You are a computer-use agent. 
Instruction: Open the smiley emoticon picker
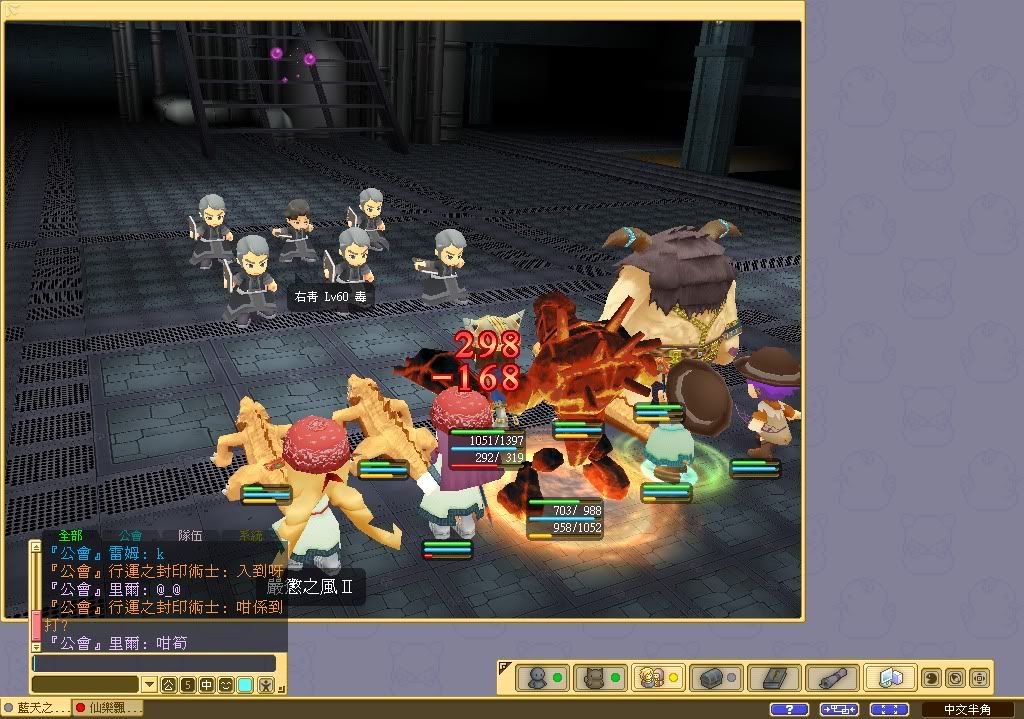pos(226,685)
